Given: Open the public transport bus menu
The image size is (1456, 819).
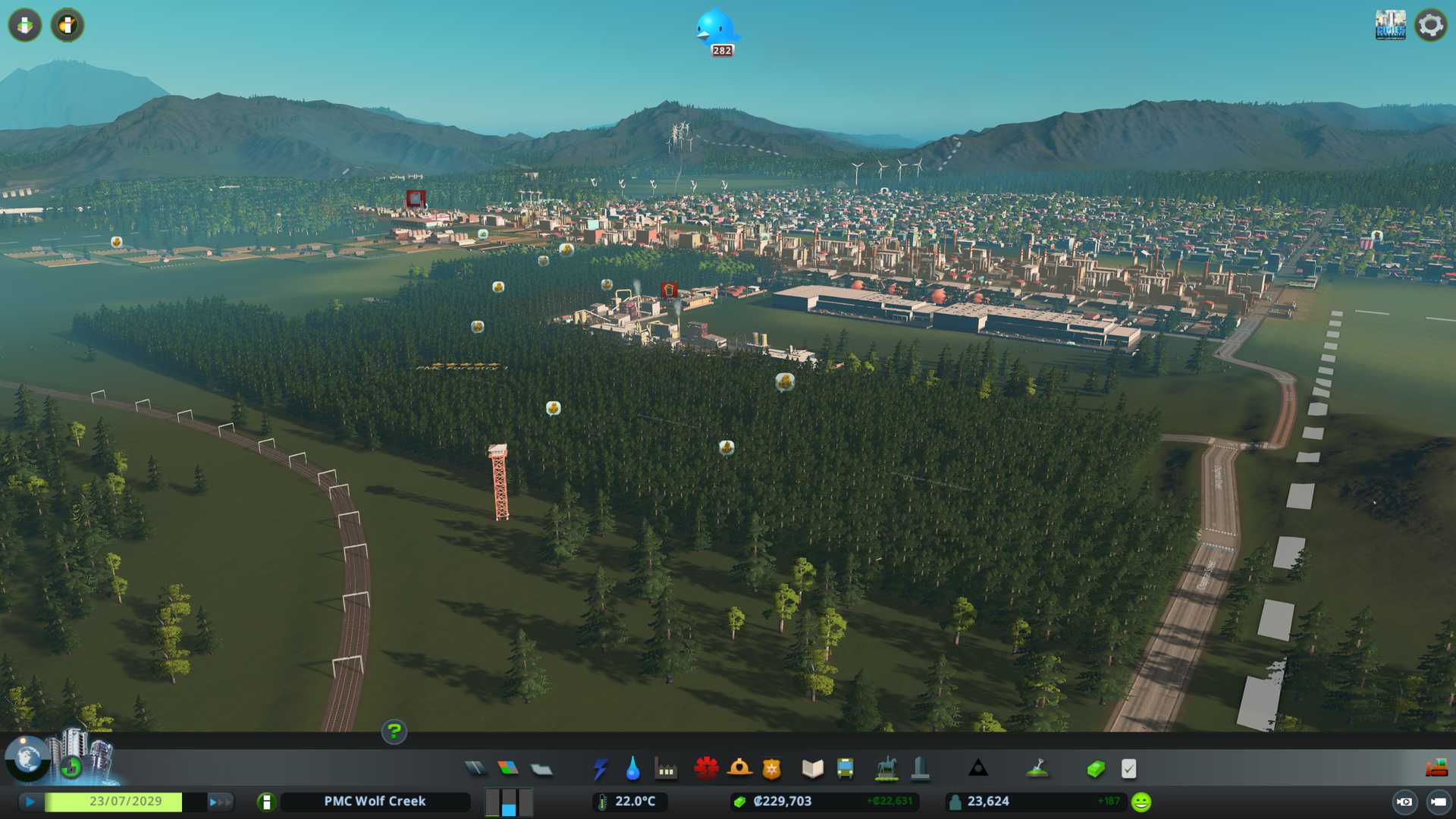Looking at the screenshot, I should 846,769.
